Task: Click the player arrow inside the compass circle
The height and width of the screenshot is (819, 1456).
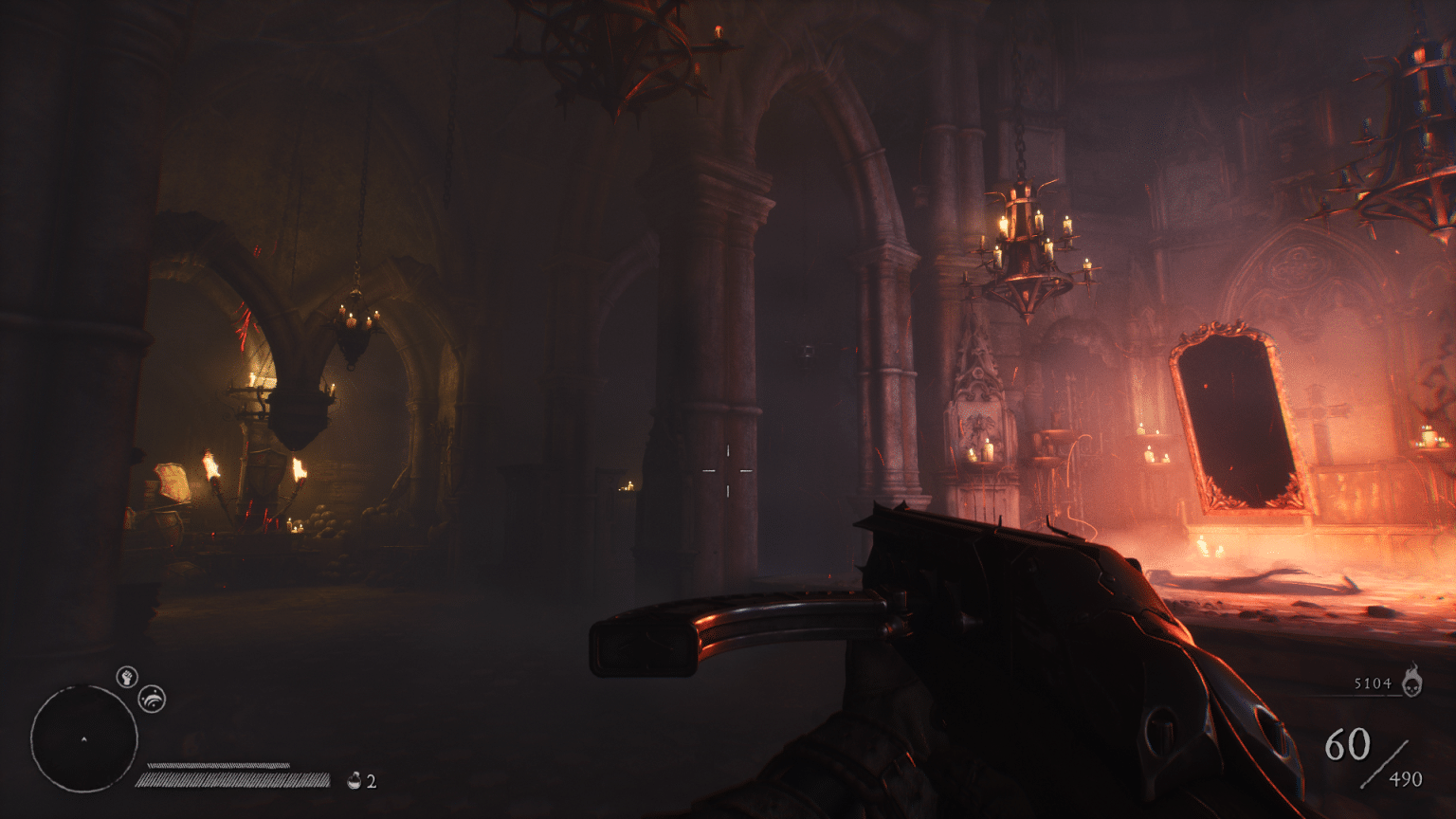Action: click(x=83, y=738)
